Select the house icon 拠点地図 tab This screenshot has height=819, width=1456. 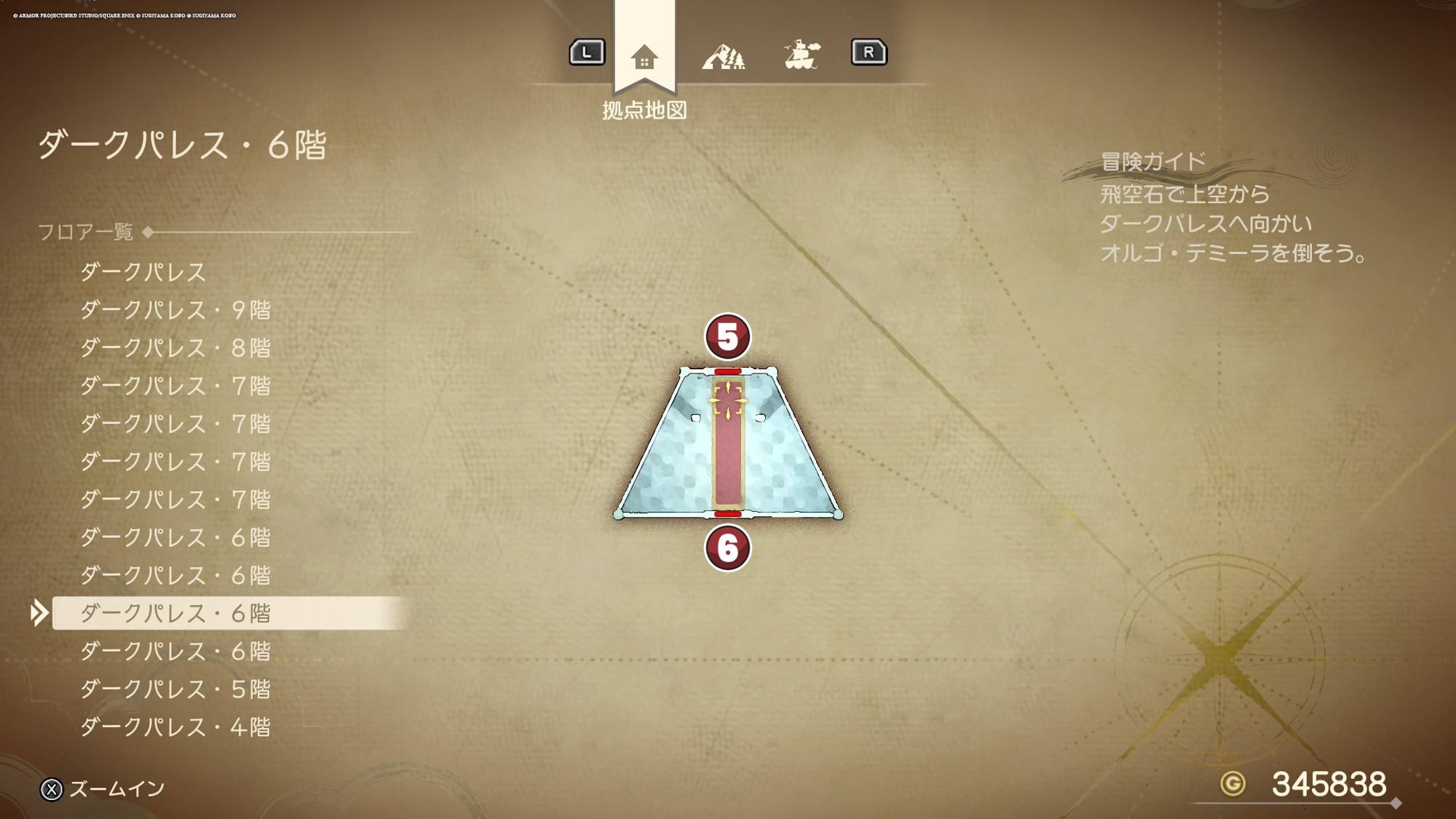644,57
